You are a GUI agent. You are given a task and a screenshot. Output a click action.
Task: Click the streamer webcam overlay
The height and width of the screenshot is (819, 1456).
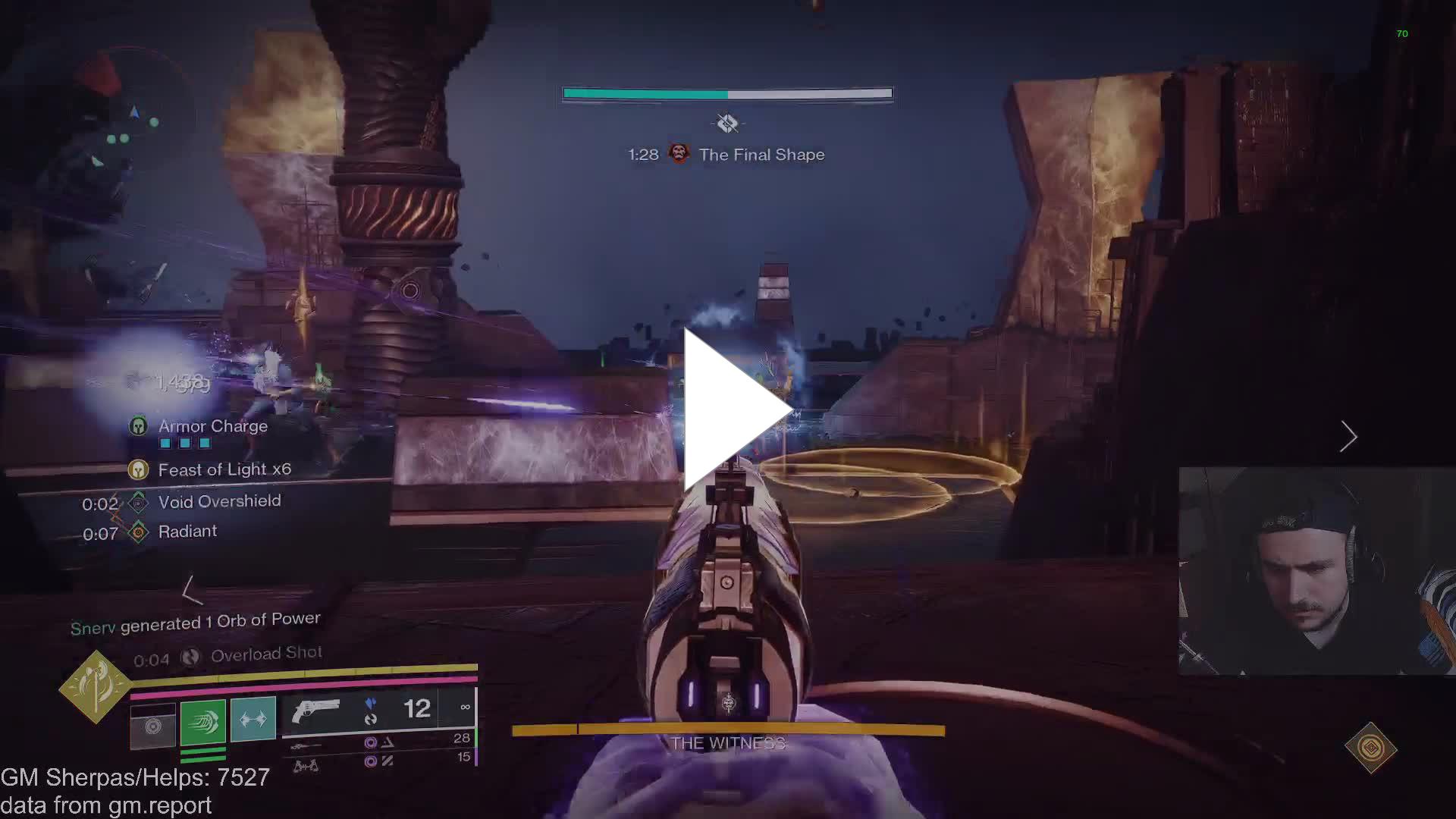pos(1316,570)
